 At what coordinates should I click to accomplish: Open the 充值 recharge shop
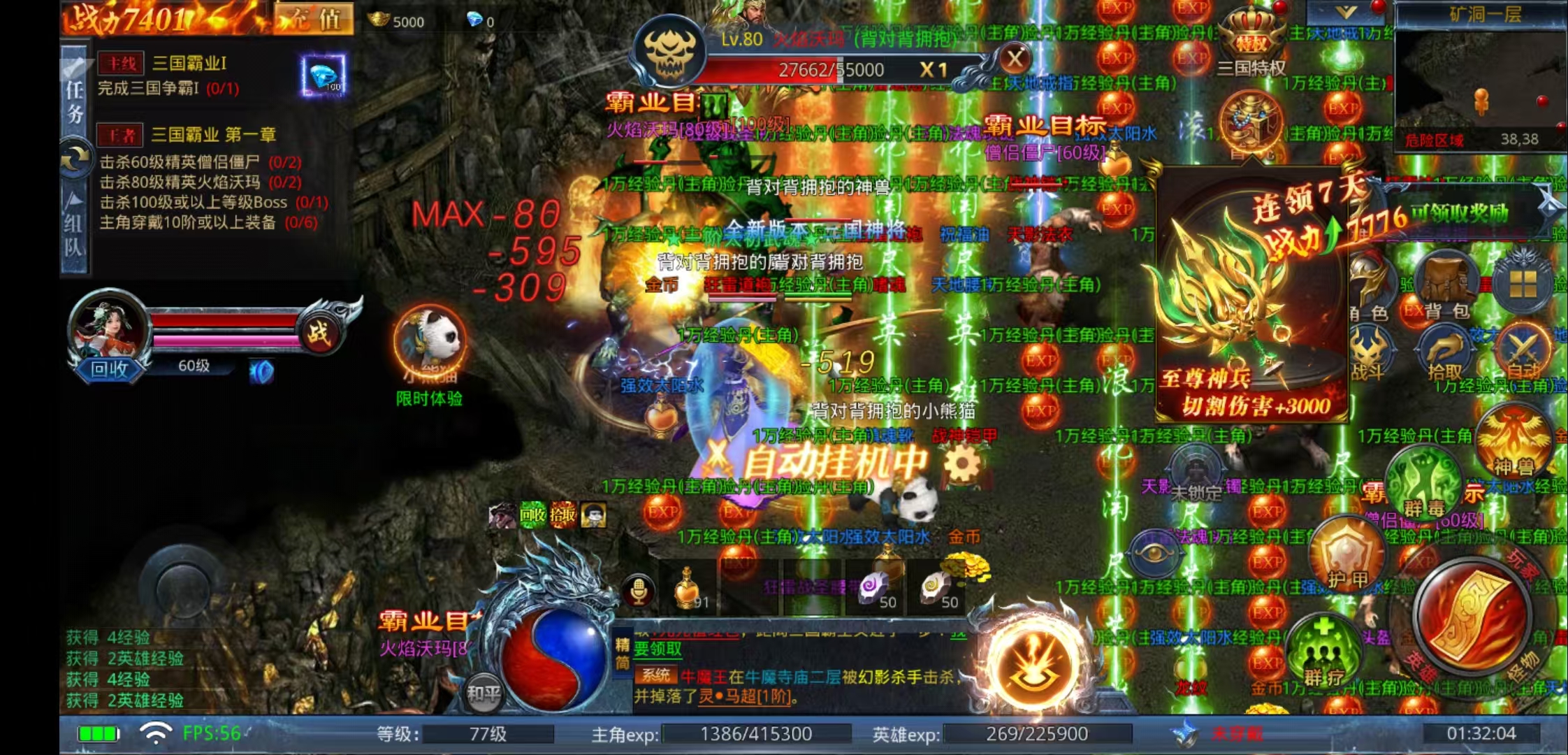(314, 19)
